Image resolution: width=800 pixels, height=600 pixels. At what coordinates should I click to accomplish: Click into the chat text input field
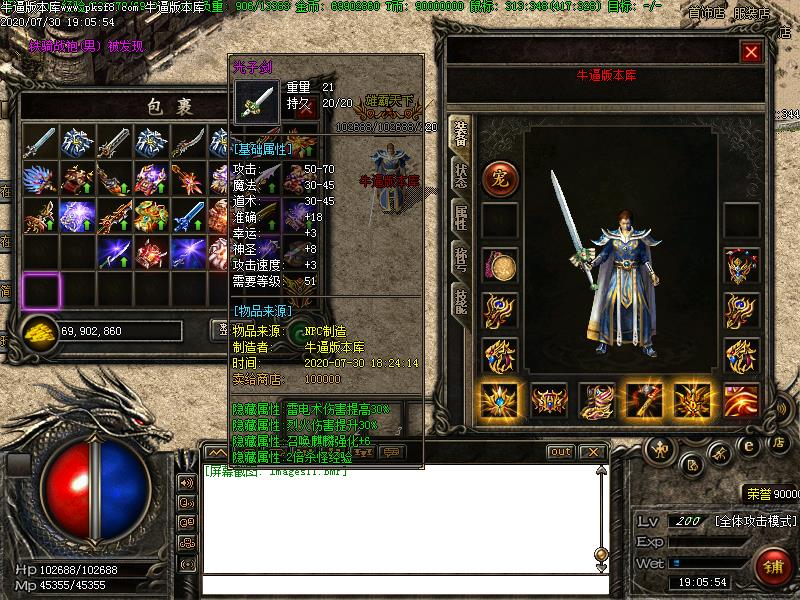400,585
